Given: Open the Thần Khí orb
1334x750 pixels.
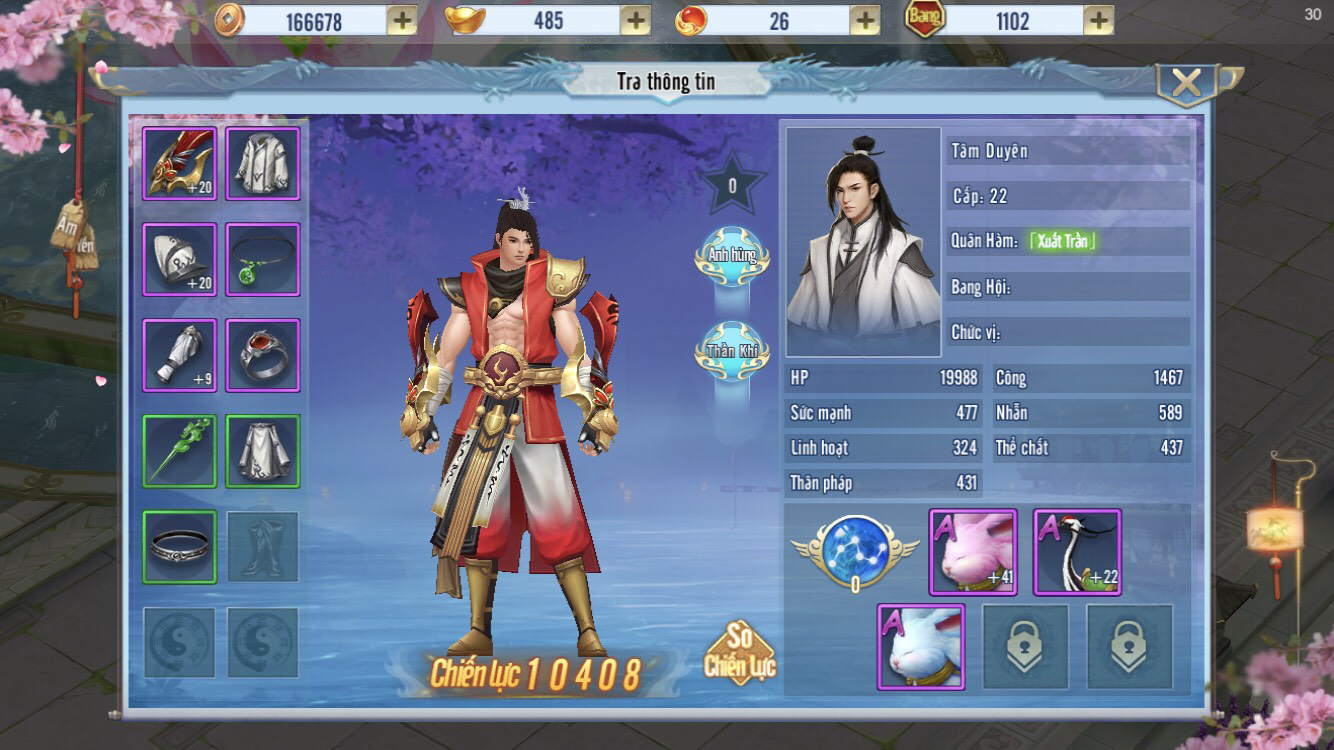Looking at the screenshot, I should point(732,351).
